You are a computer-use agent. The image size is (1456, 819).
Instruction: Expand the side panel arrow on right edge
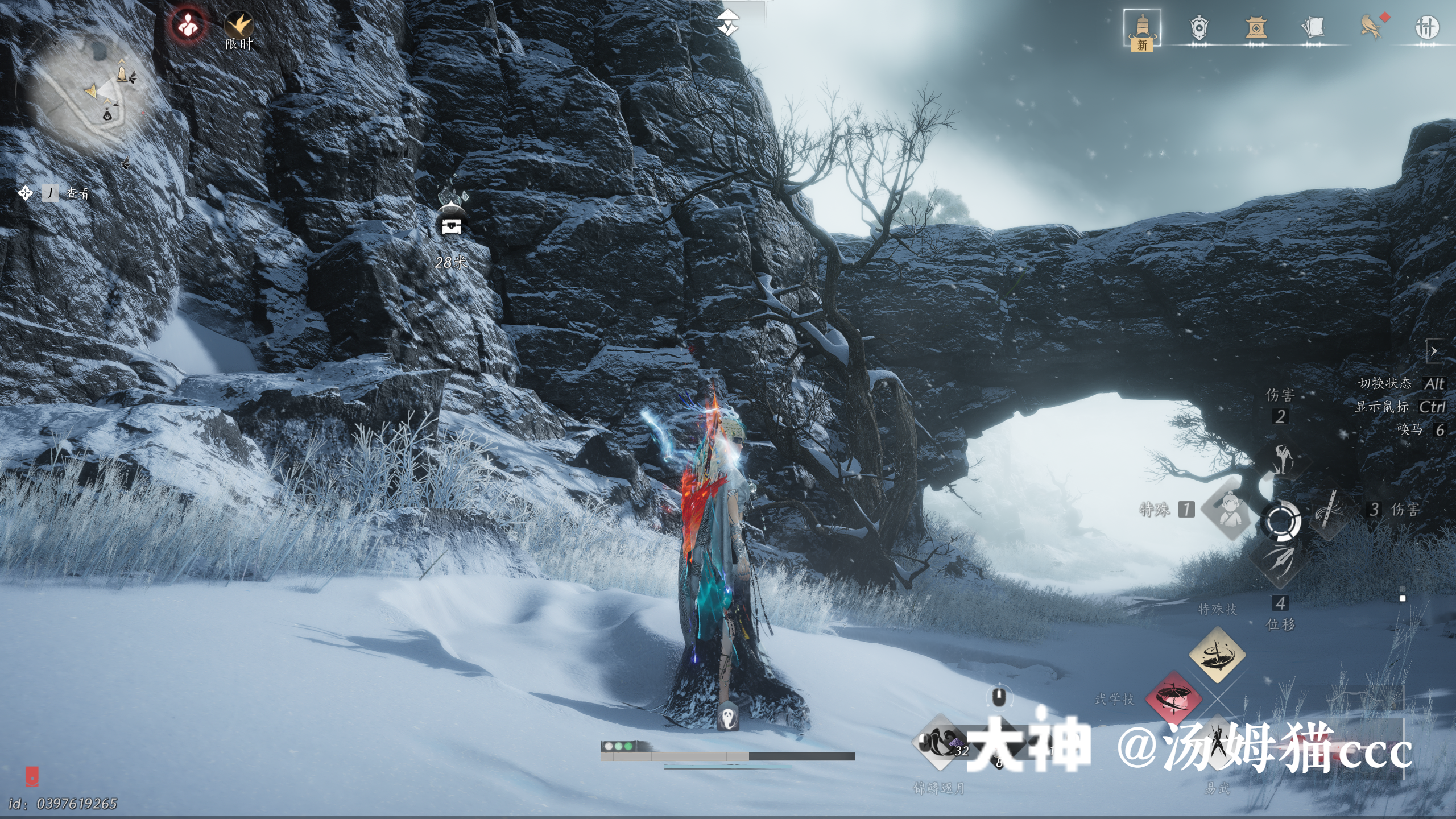pyautogui.click(x=1434, y=351)
